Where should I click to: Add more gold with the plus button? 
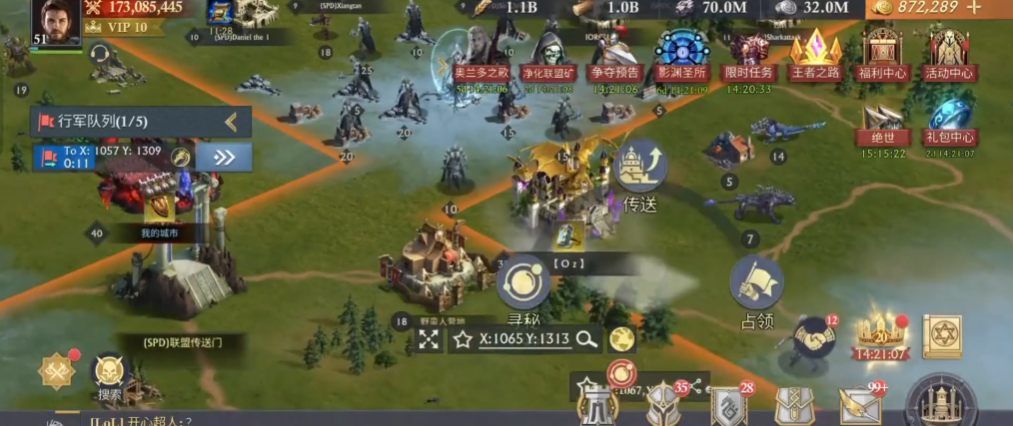(x=974, y=8)
